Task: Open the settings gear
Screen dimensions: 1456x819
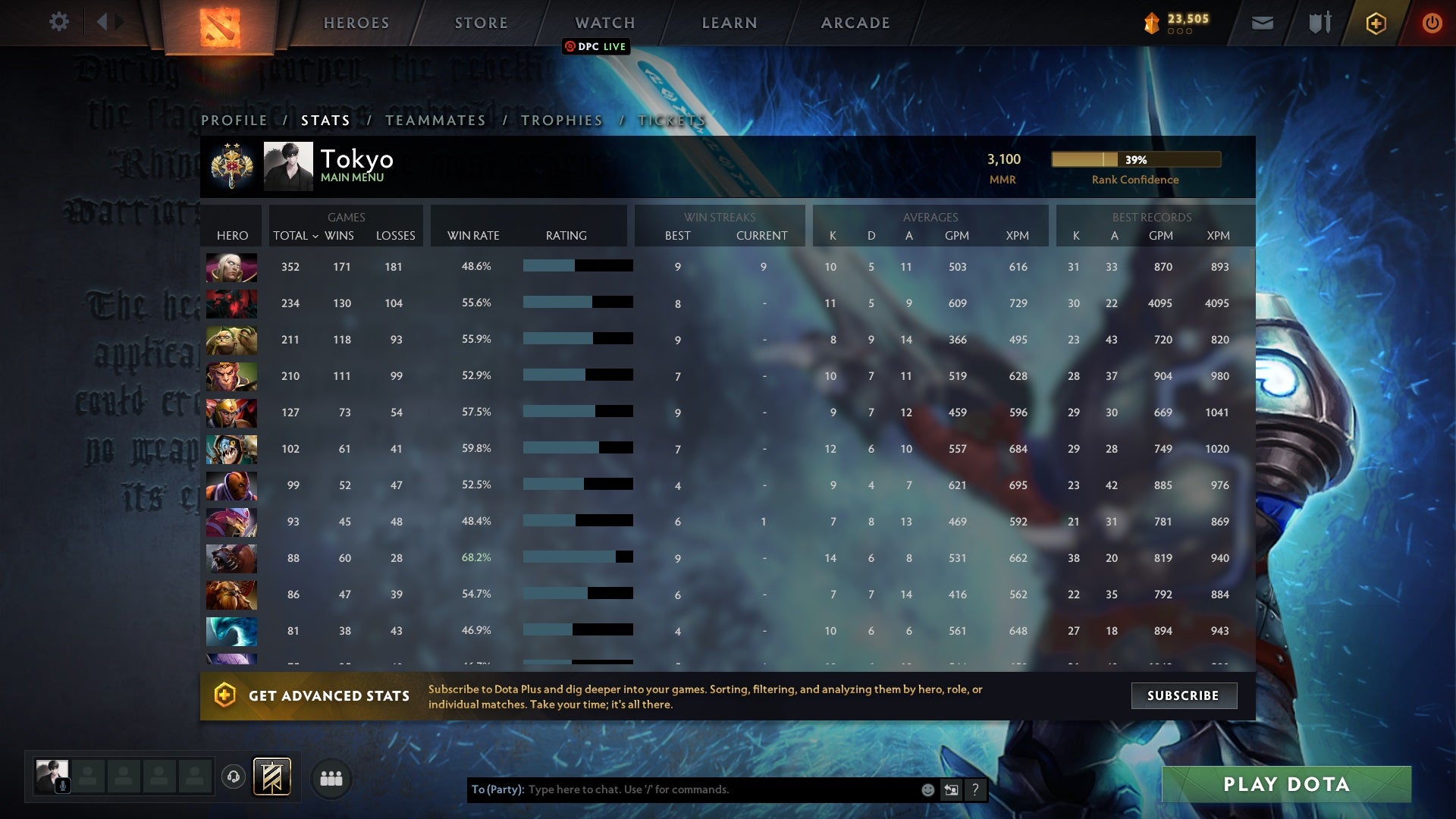Action: click(59, 22)
